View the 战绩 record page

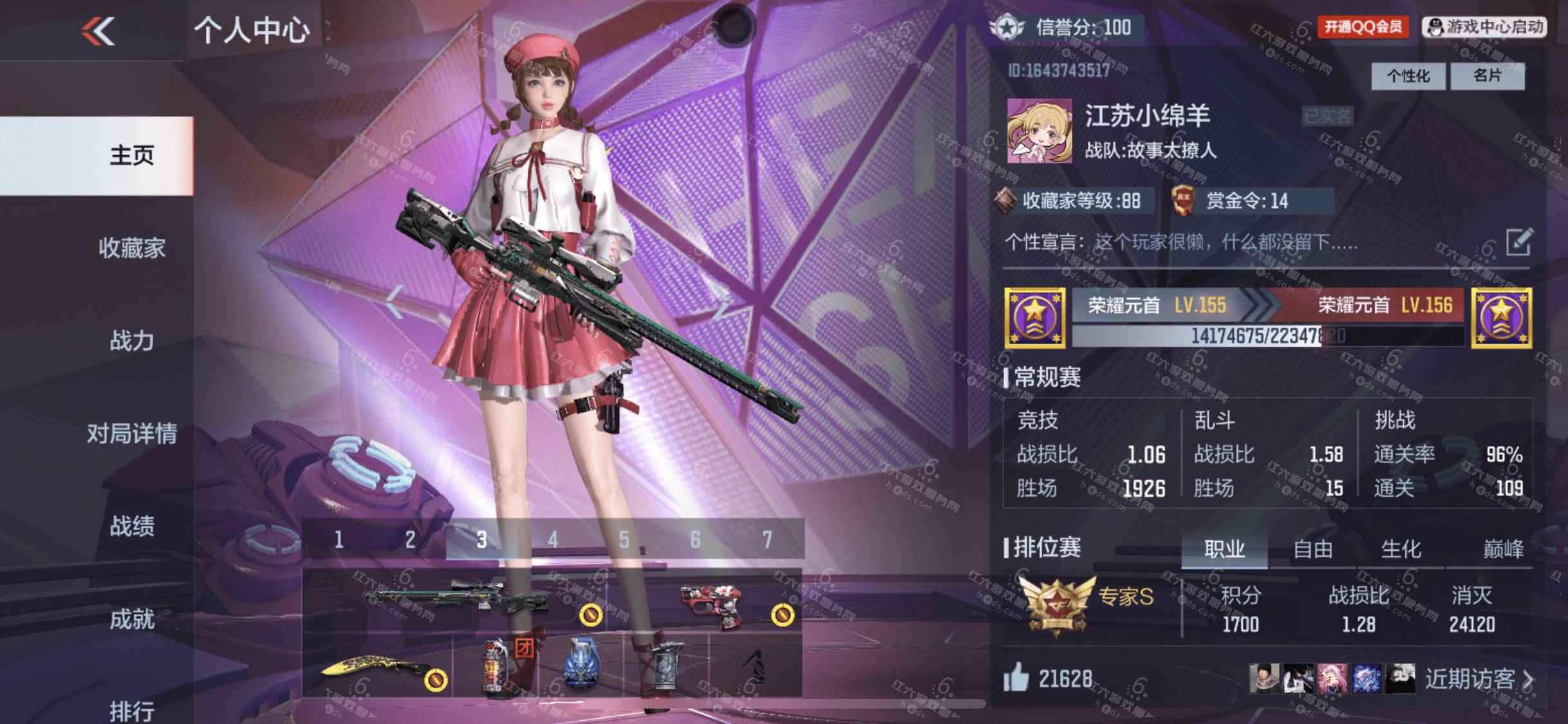[131, 526]
